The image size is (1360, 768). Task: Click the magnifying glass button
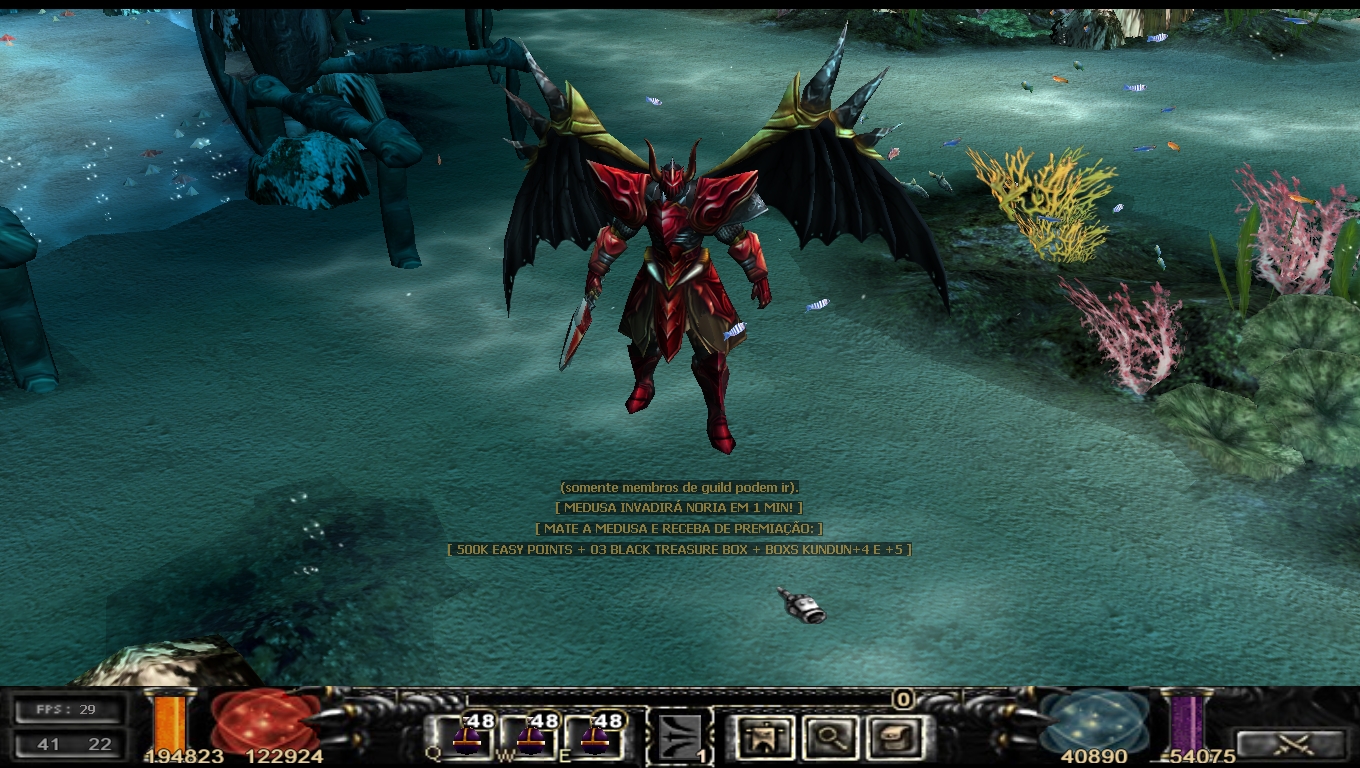pos(829,738)
